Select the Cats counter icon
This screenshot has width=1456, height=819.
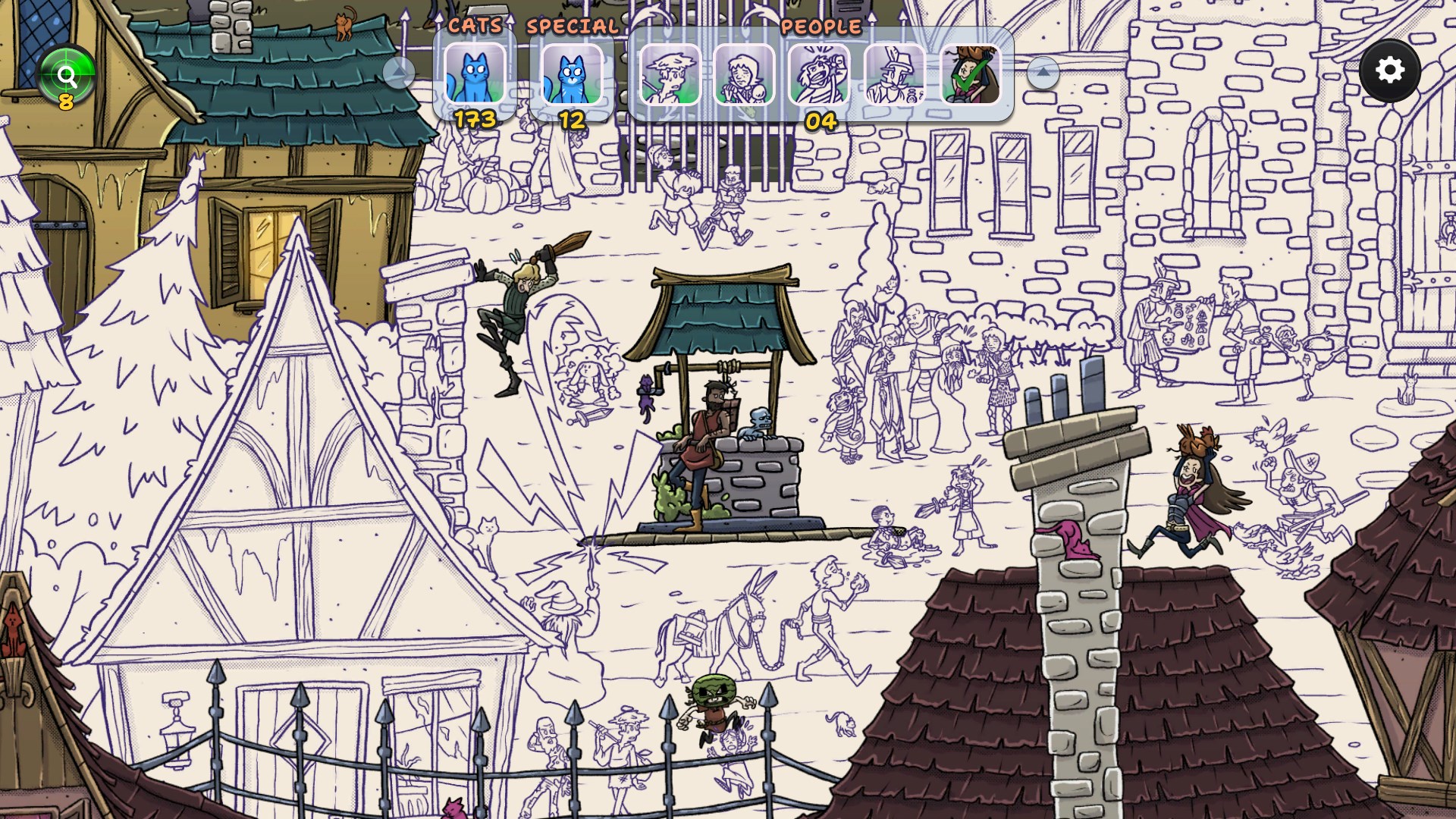(475, 74)
